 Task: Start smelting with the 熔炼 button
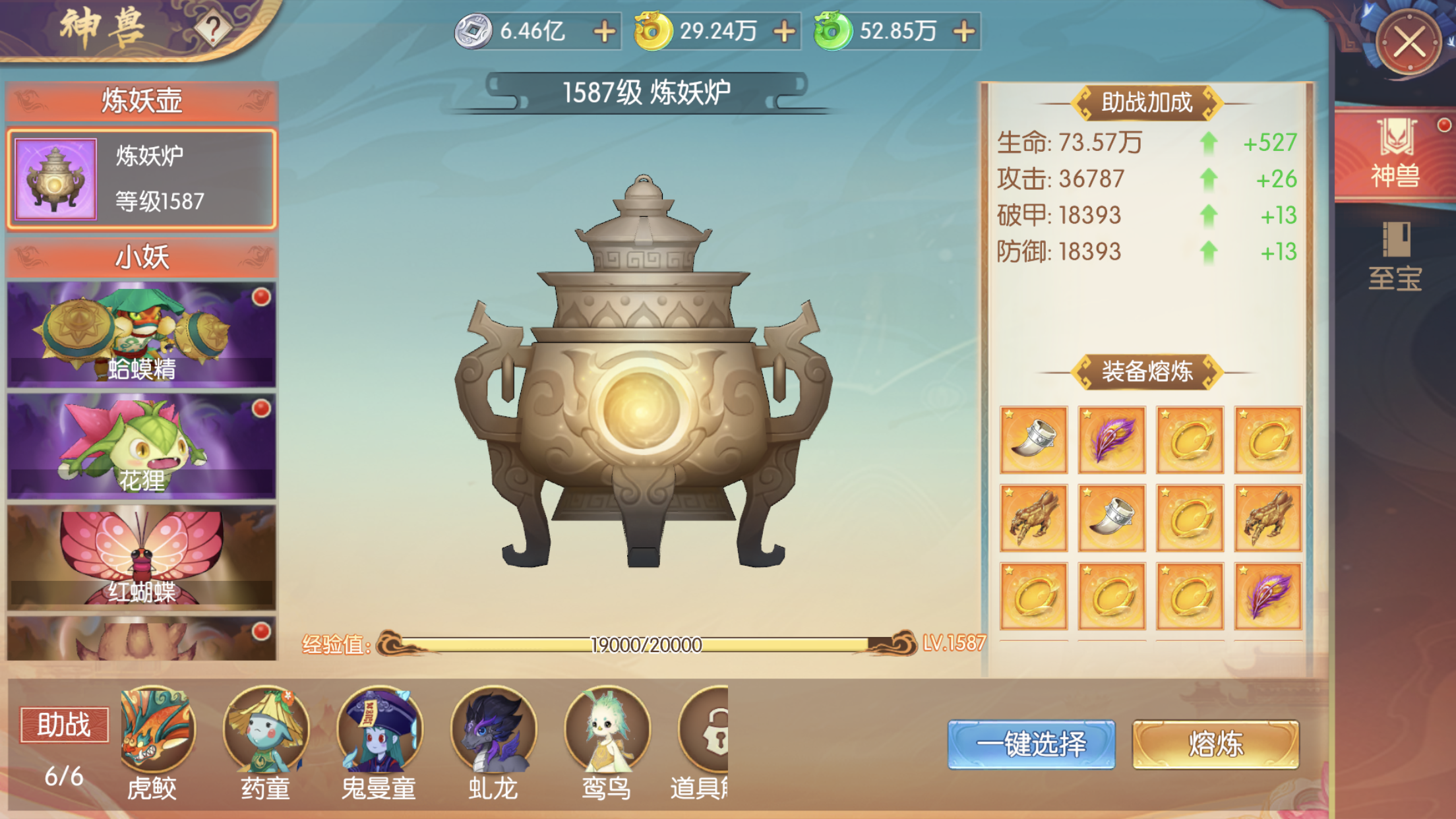click(x=1215, y=744)
